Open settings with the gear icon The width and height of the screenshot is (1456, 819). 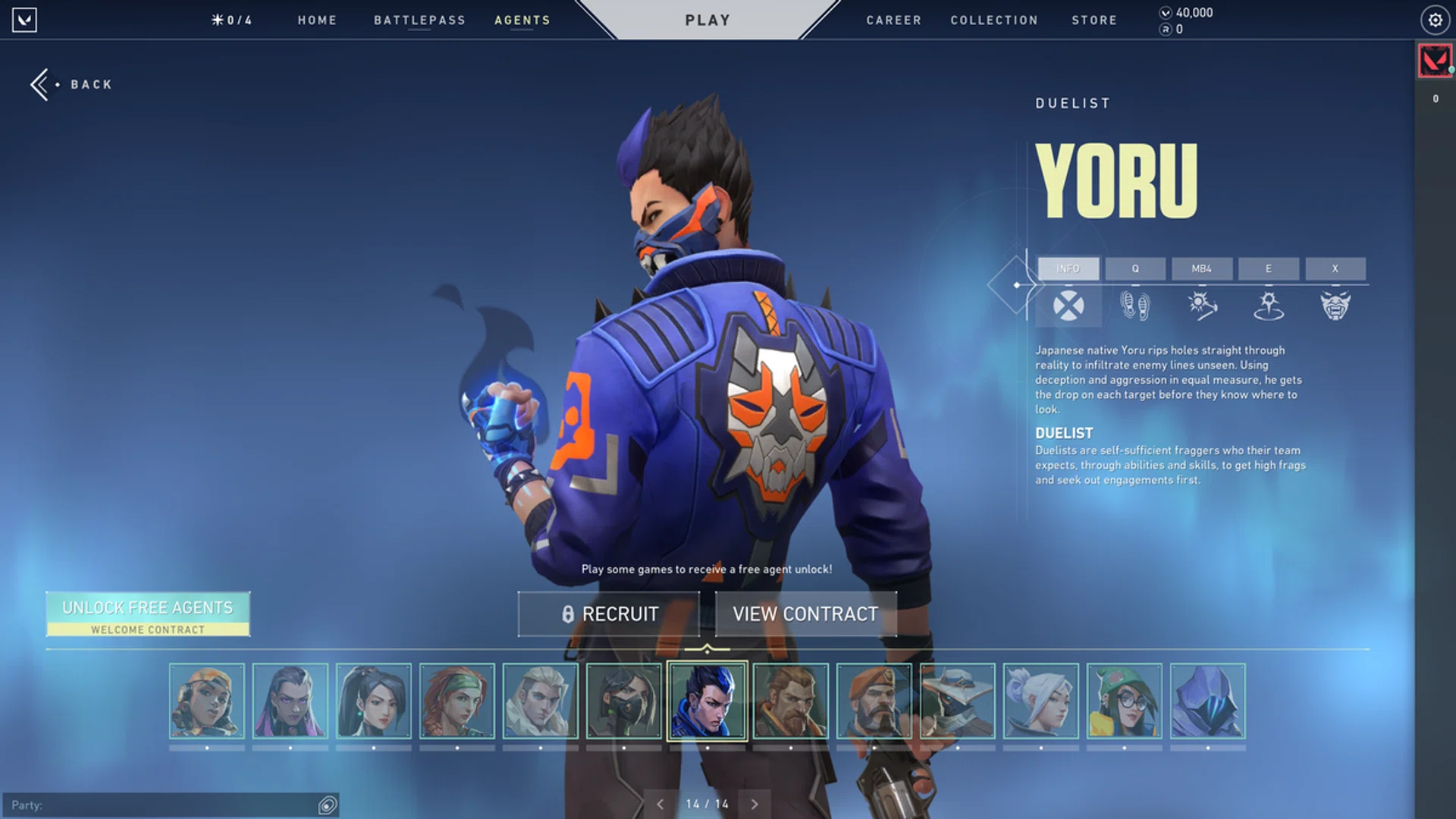click(x=1435, y=20)
